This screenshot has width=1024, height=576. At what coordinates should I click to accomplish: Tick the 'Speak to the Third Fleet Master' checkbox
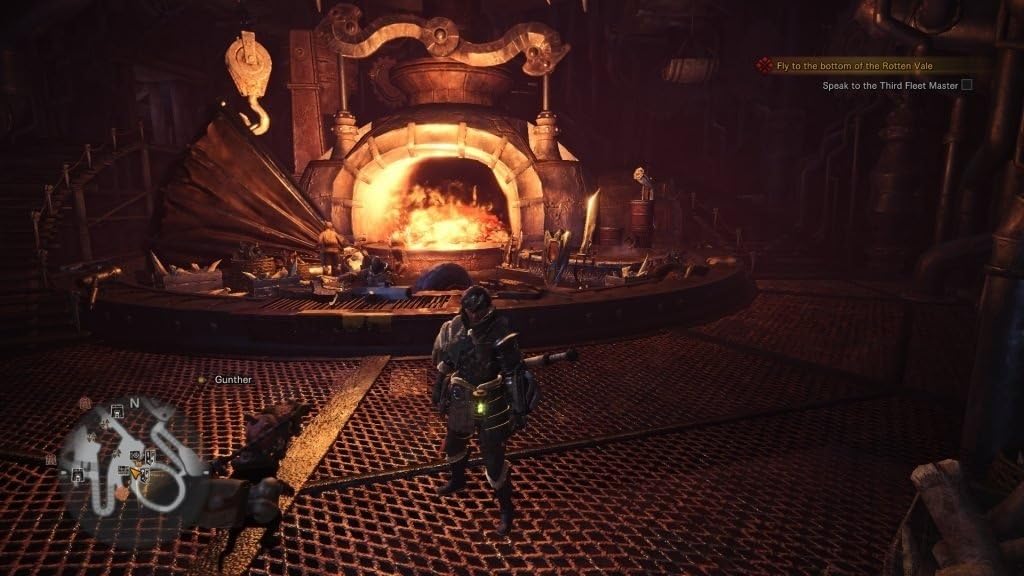967,86
